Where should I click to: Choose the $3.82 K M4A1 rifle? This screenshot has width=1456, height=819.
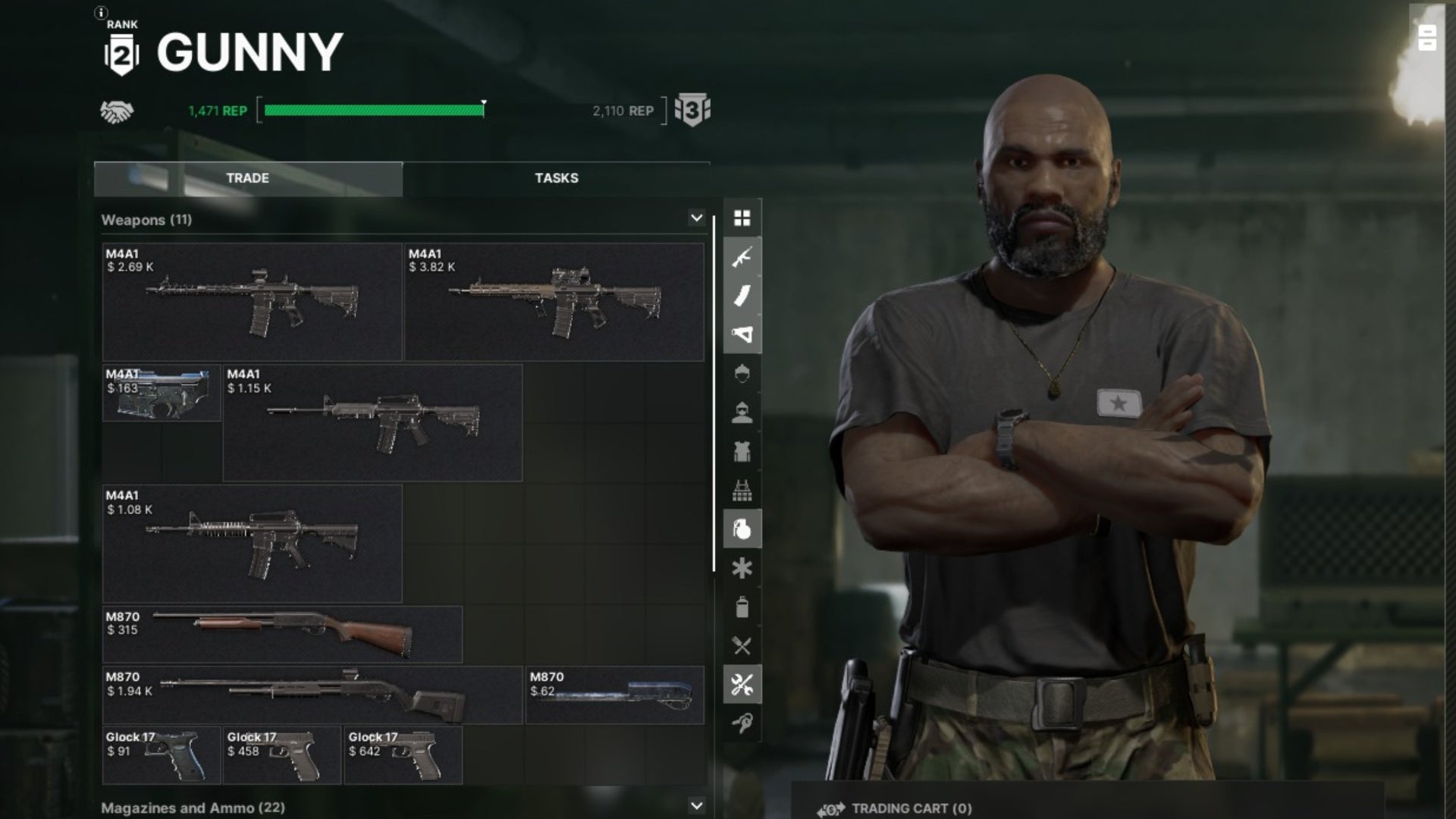(x=554, y=301)
